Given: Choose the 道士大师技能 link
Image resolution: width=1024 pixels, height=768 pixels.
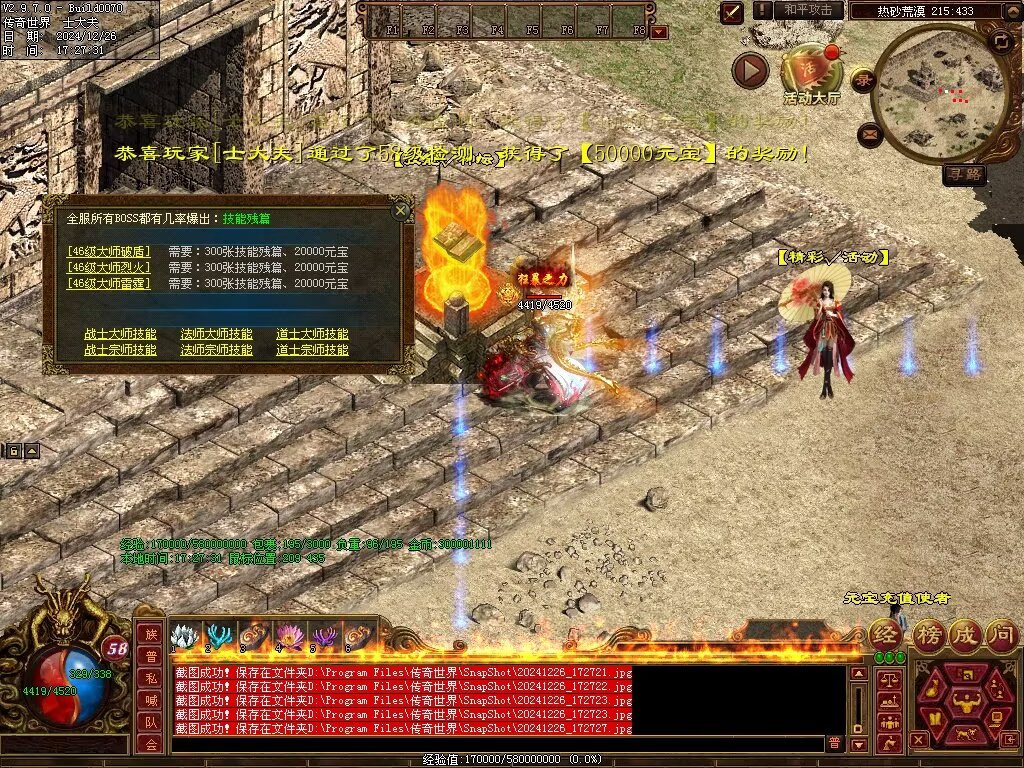Looking at the screenshot, I should (312, 334).
